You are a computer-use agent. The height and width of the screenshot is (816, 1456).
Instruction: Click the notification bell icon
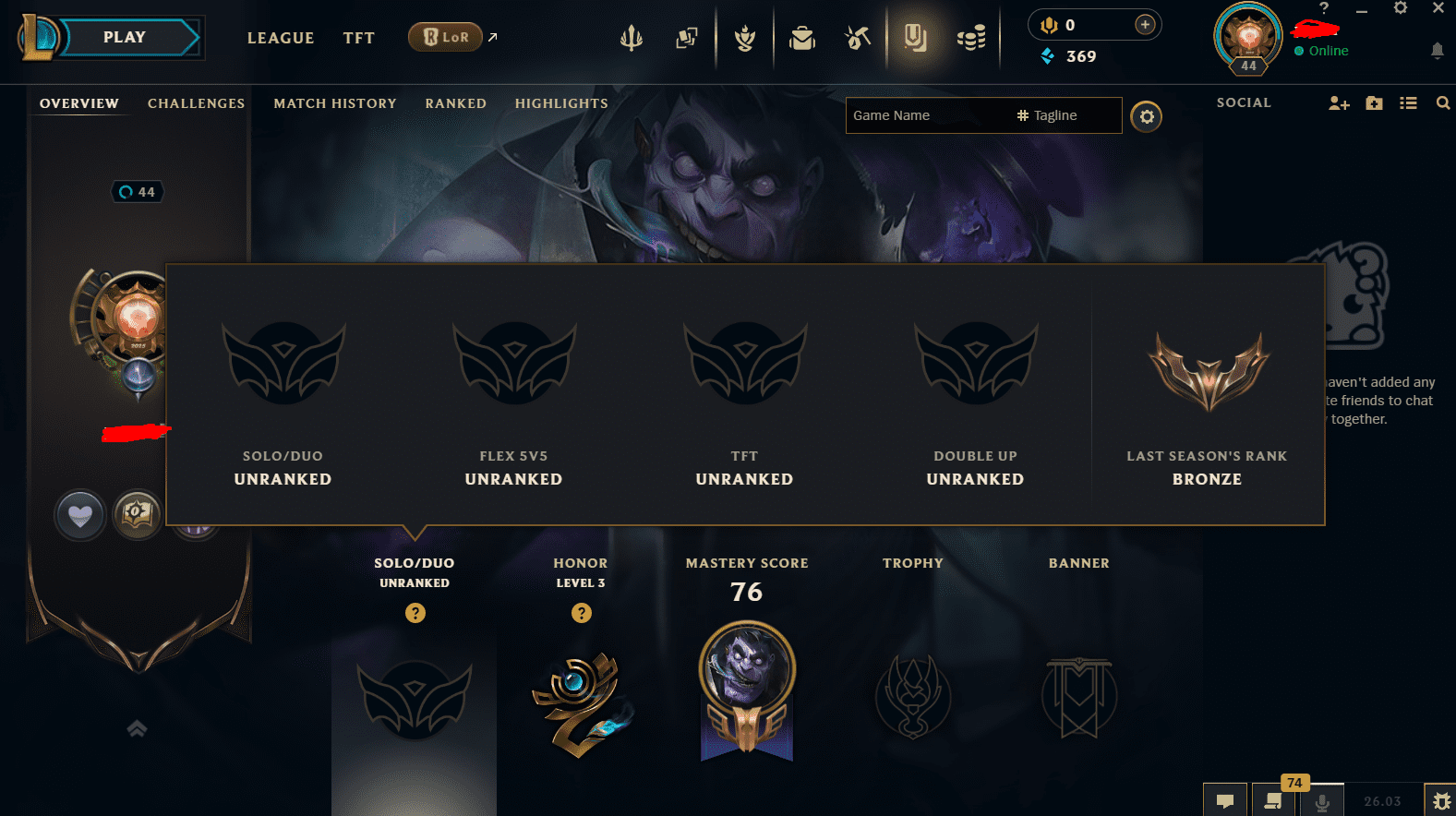pyautogui.click(x=1437, y=51)
